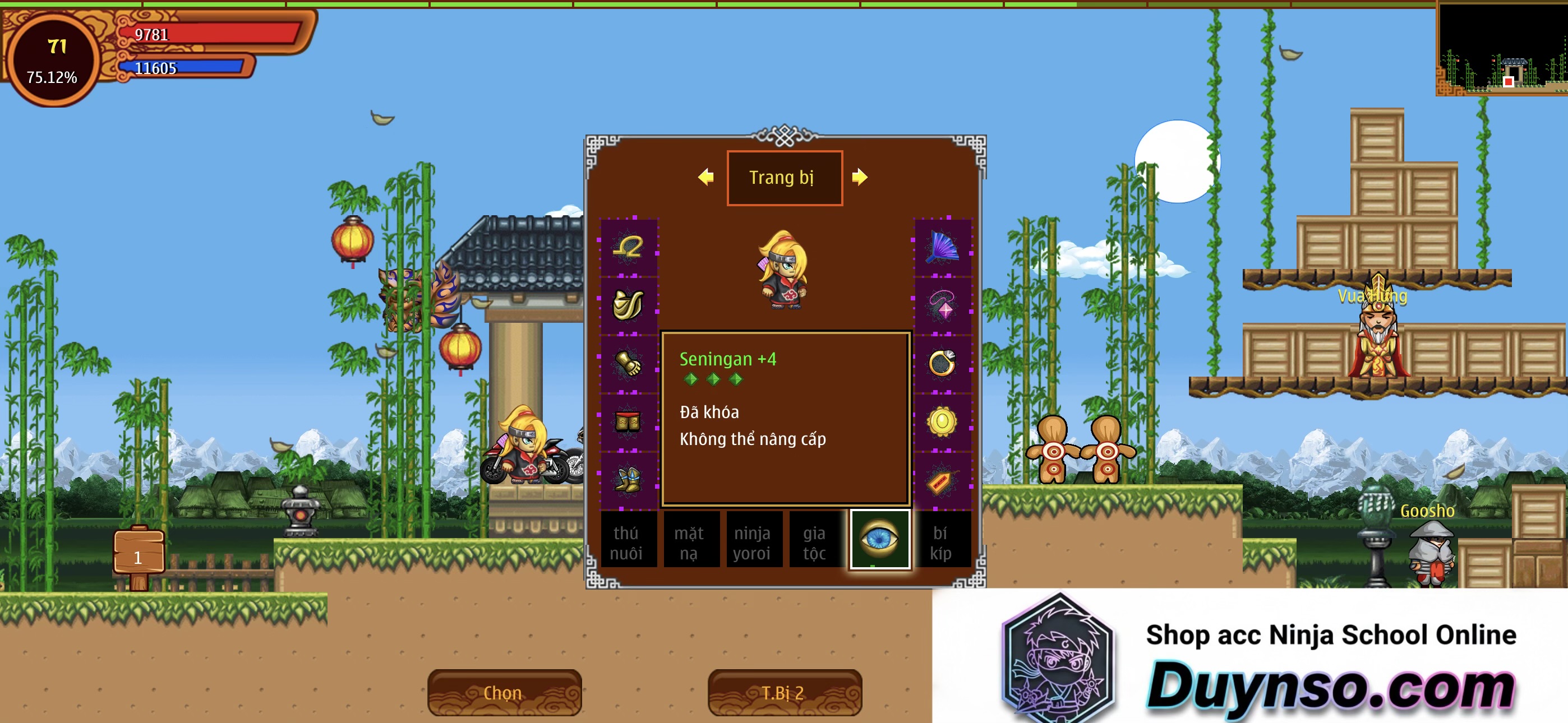1568x723 pixels.
Task: Select the purple fan weapon slot
Action: click(942, 247)
